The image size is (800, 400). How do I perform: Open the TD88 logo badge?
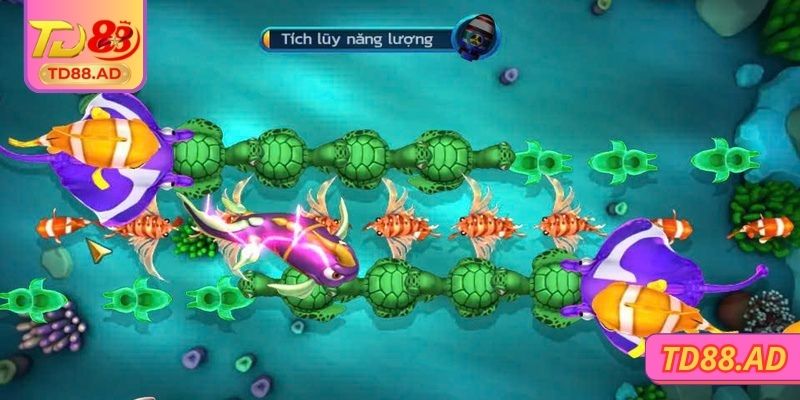click(x=72, y=44)
